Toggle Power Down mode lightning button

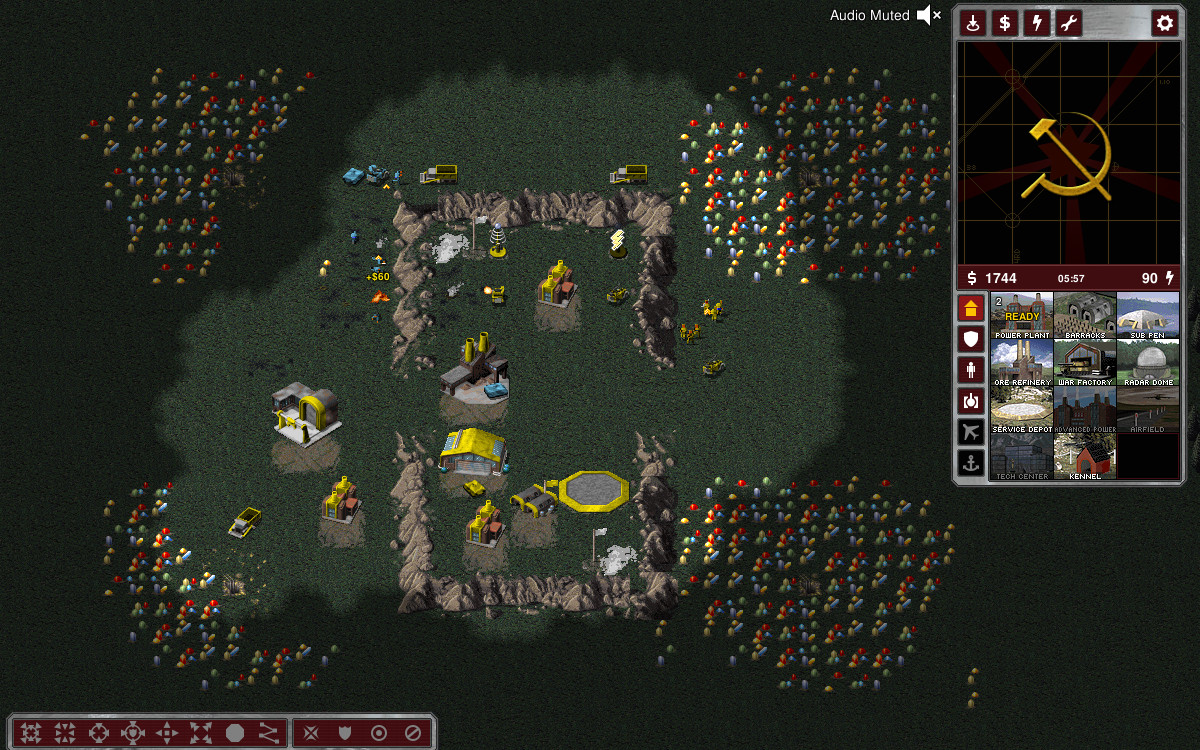pyautogui.click(x=1037, y=23)
